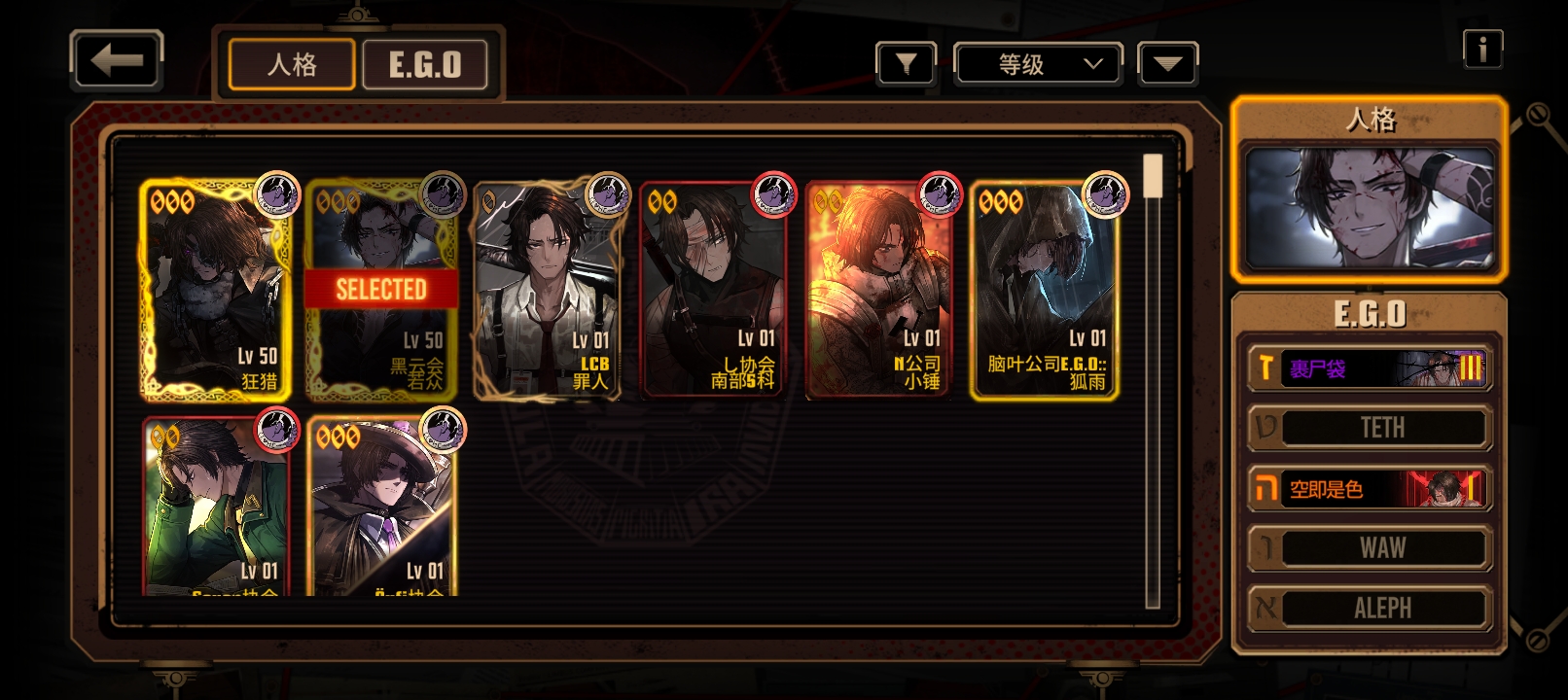The height and width of the screenshot is (700, 1568).
Task: Select the 狂猎 Lv 50 identity card
Action: pyautogui.click(x=216, y=290)
